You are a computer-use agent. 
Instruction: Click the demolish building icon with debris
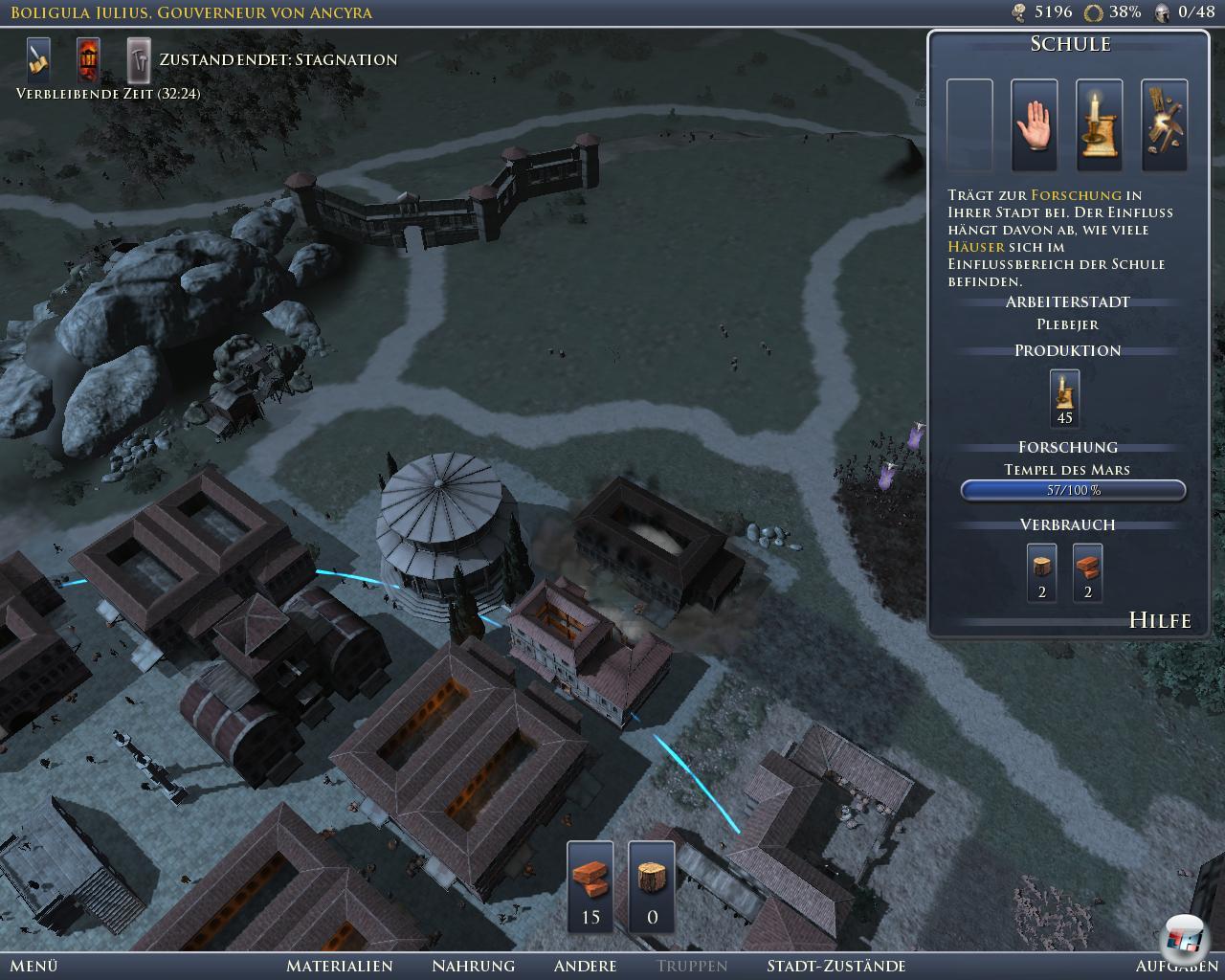pos(1165,125)
